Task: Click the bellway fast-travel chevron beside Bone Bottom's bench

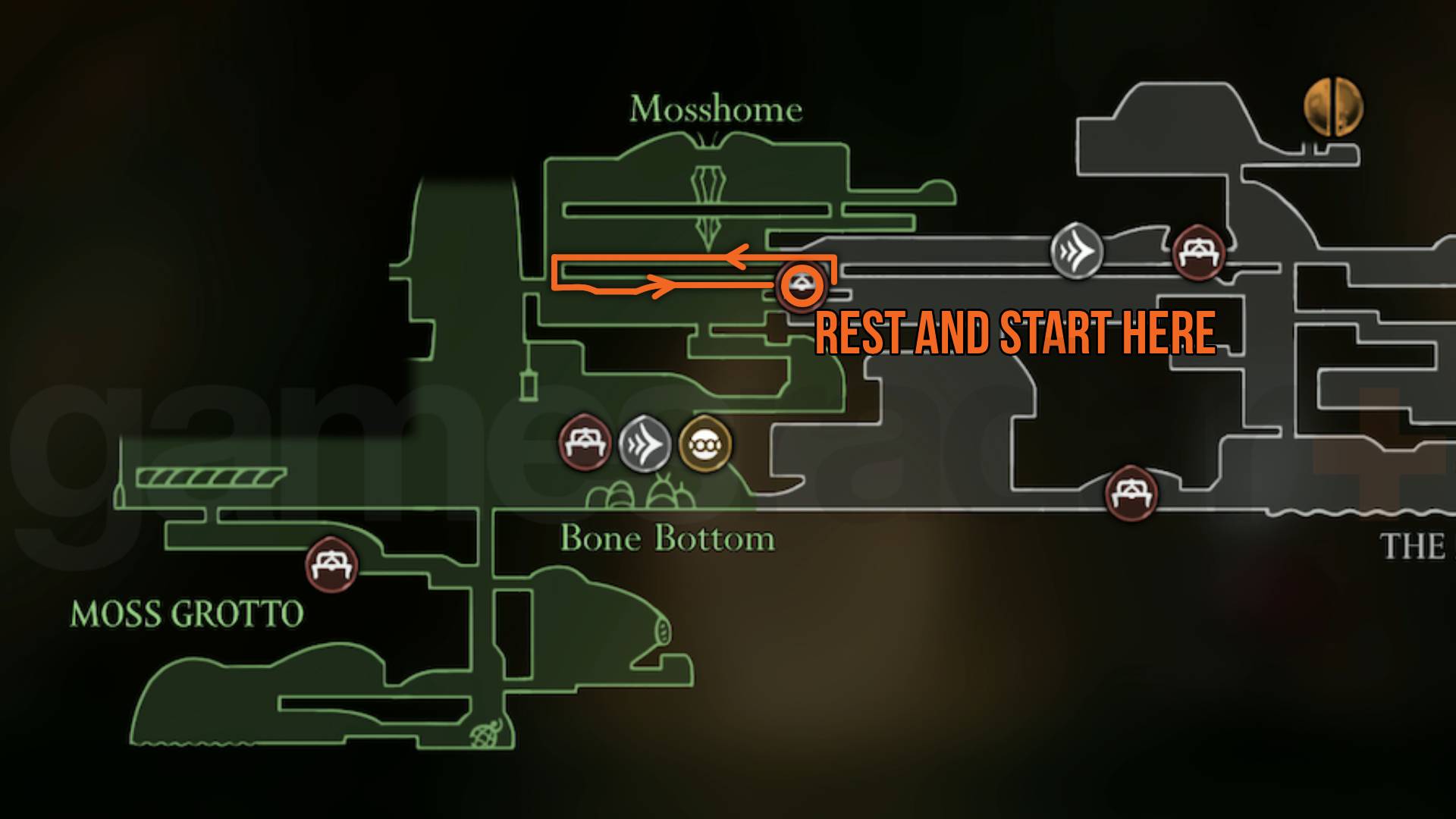Action: click(645, 444)
